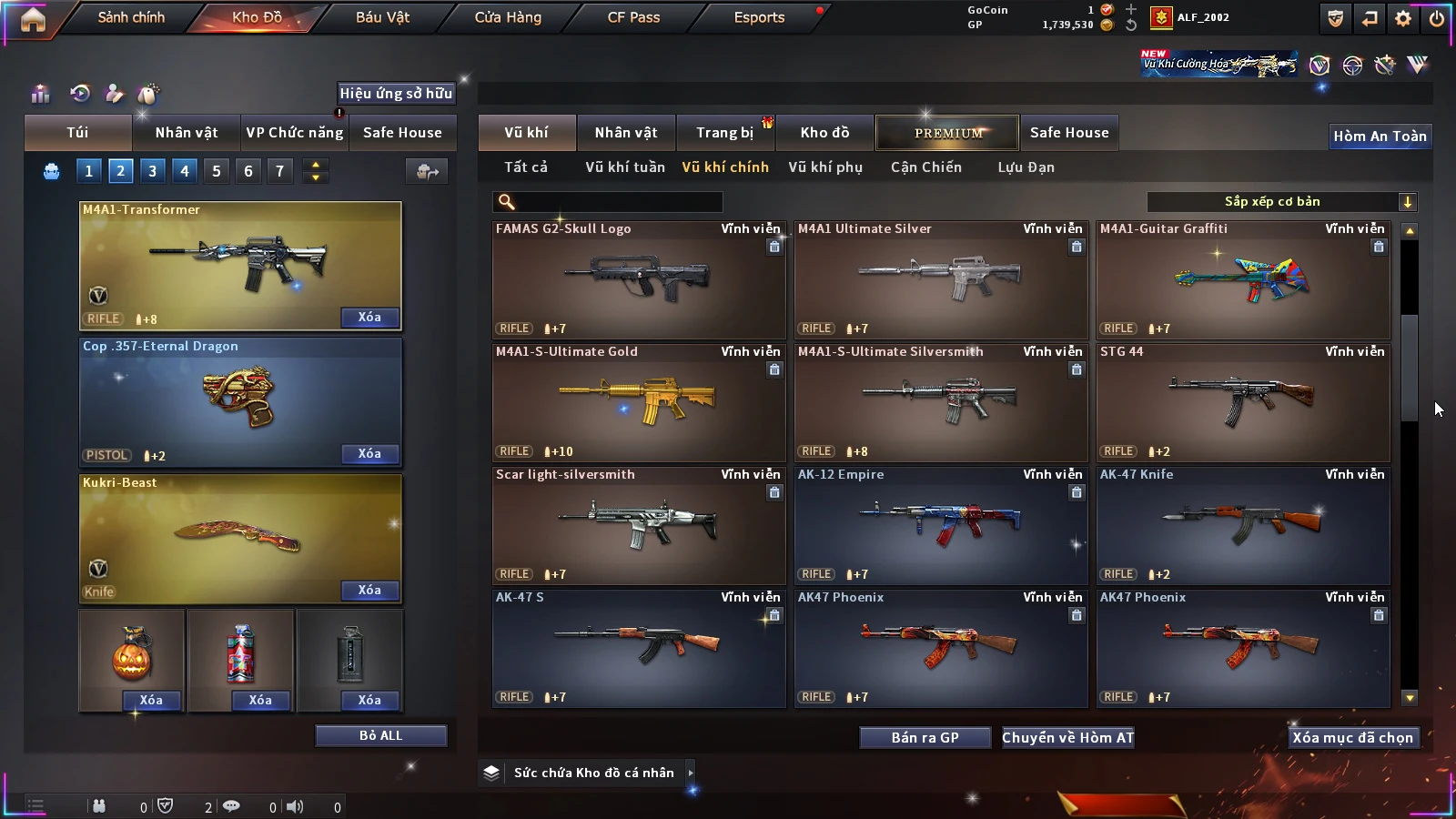Open the settings gear icon
Screen dimensions: 1456x819
point(1403,18)
